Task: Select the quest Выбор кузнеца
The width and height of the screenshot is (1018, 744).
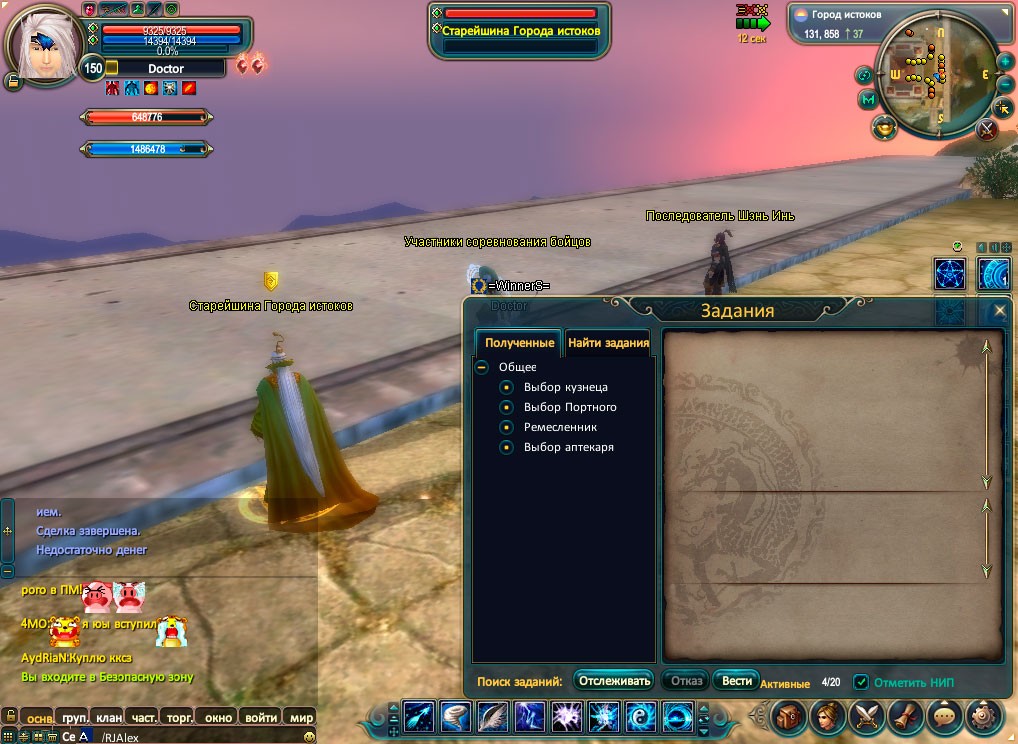Action: [x=565, y=387]
